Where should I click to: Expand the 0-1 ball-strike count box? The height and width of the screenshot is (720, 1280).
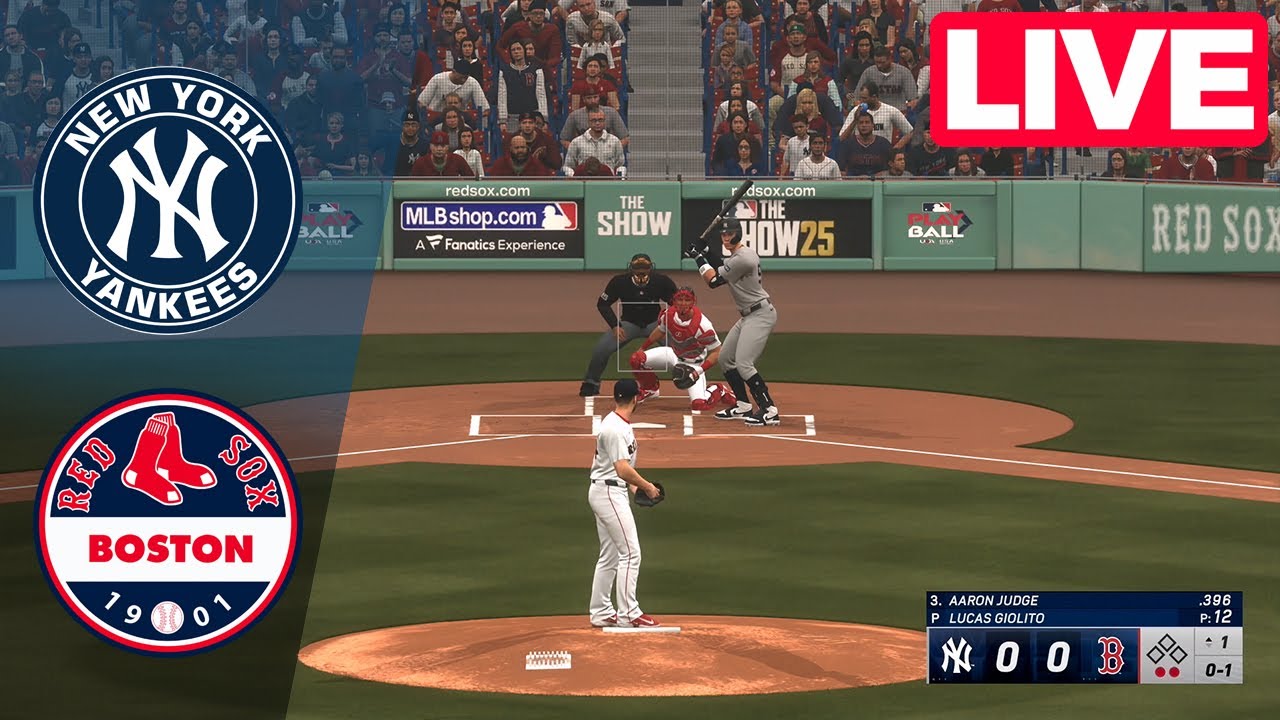click(1217, 671)
